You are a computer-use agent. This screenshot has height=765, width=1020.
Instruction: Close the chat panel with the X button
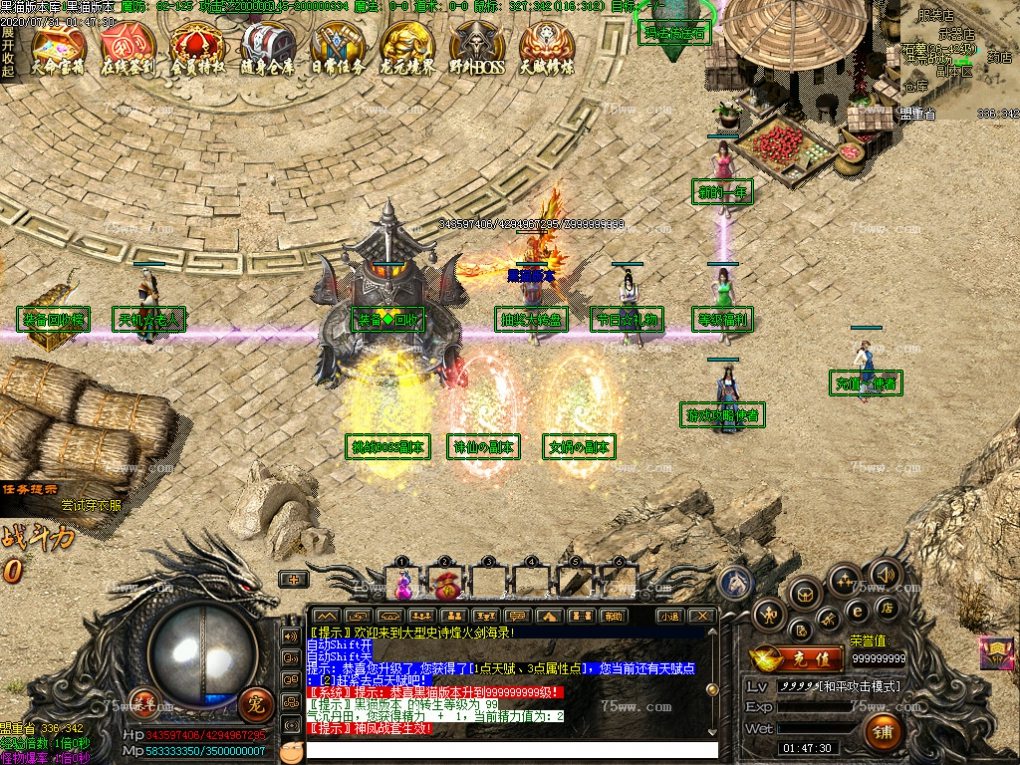pyautogui.click(x=702, y=616)
